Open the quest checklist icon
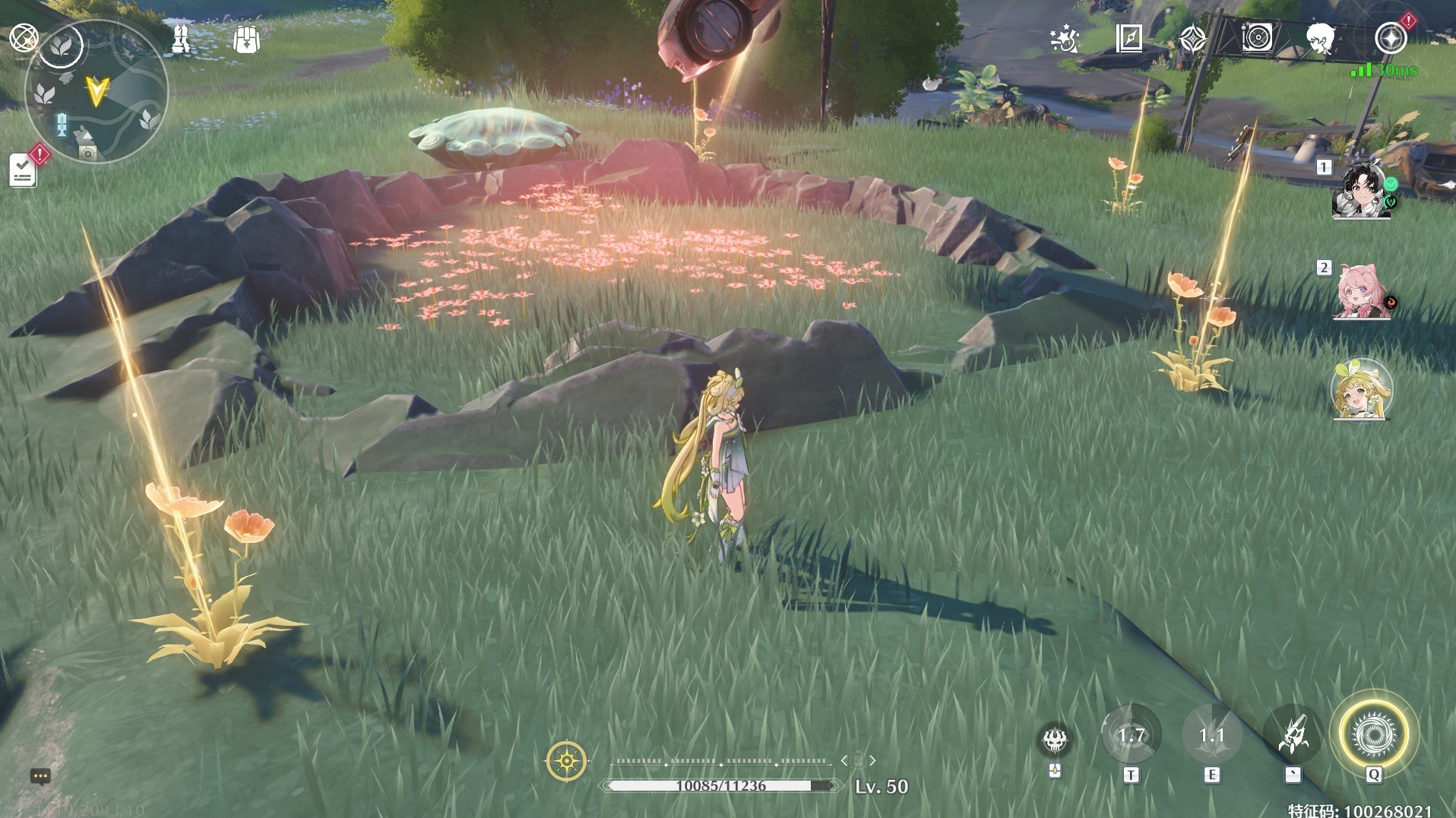Image resolution: width=1456 pixels, height=818 pixels. click(x=23, y=171)
